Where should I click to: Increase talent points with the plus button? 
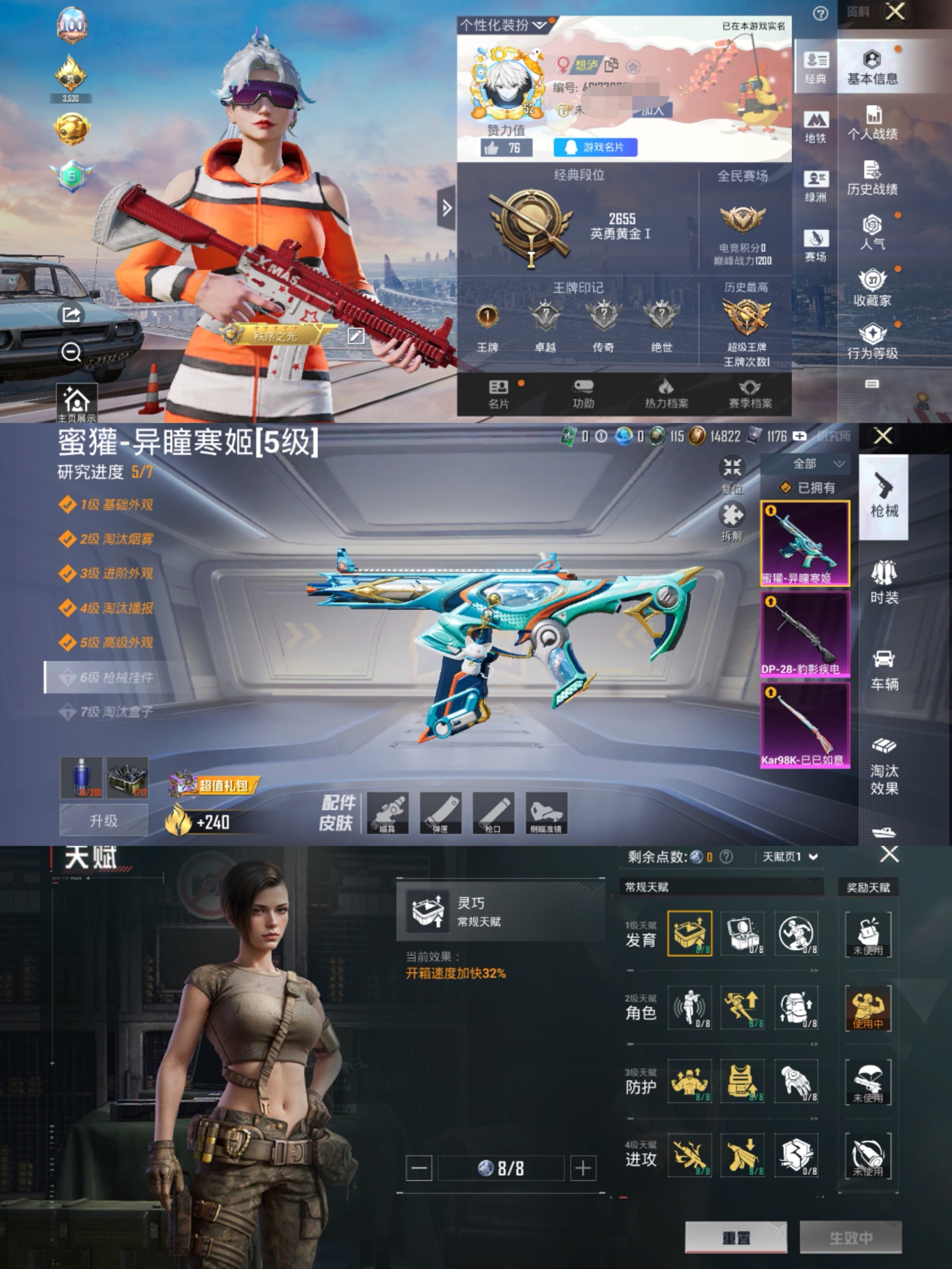coord(583,1168)
